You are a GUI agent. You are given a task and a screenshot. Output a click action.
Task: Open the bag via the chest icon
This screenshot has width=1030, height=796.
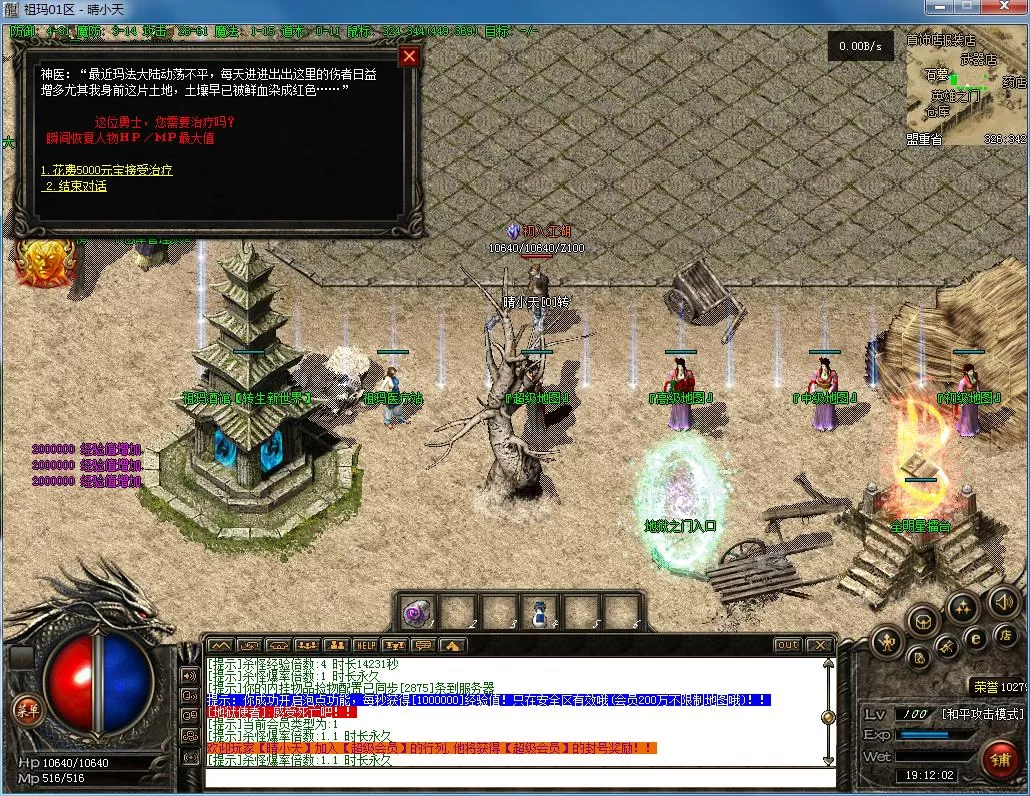point(922,621)
